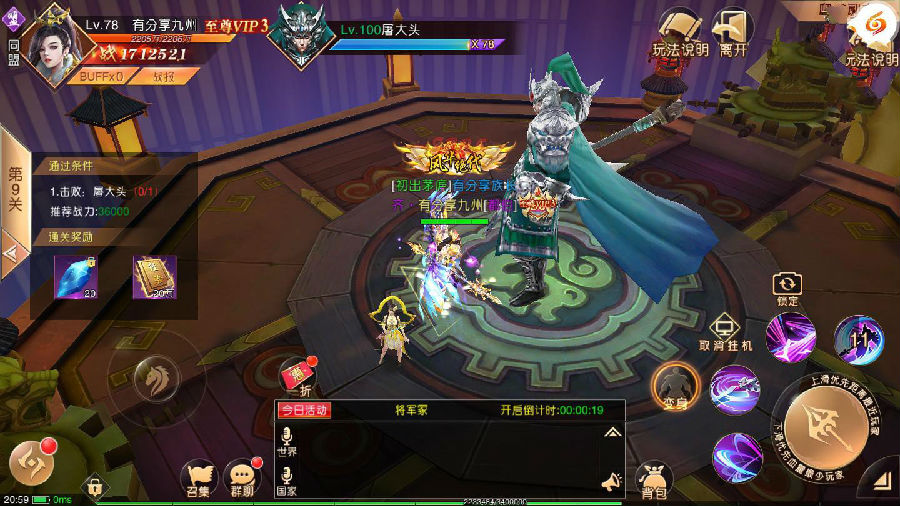
Task: Activate the 国家 nation voice microphone
Action: coord(286,478)
